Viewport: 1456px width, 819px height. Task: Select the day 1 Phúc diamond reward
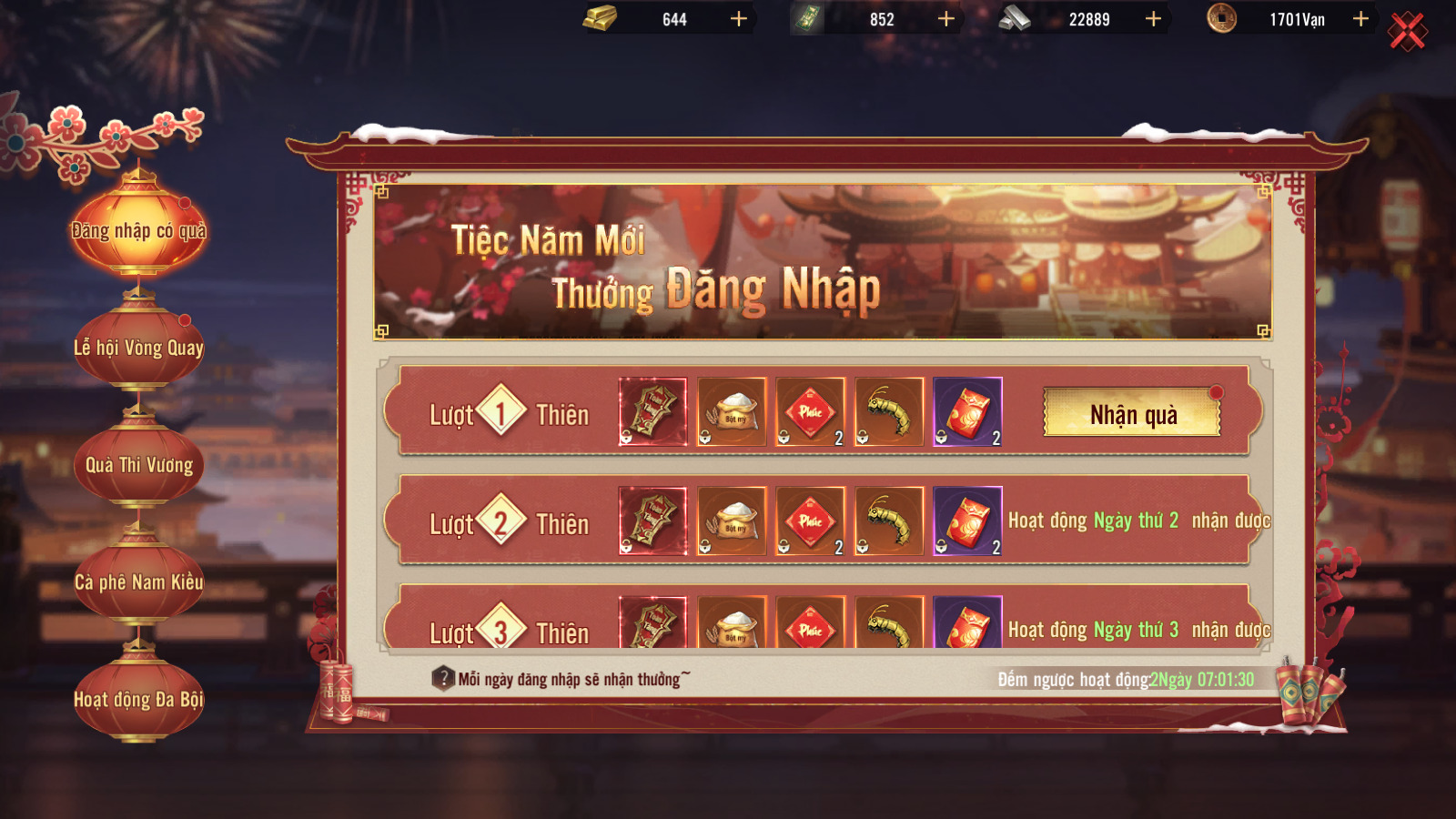[810, 412]
